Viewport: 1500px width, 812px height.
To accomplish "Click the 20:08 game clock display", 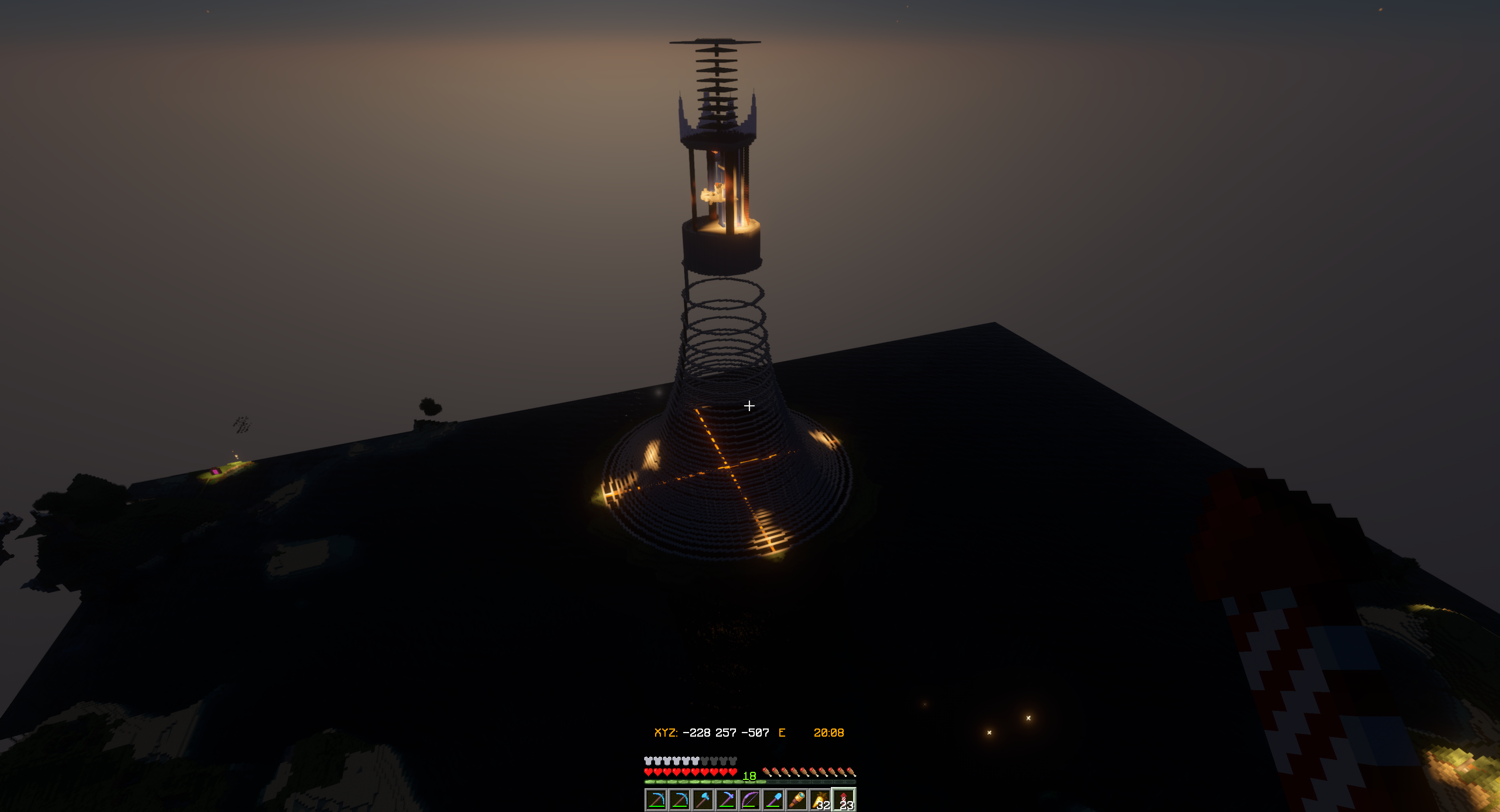I will pyautogui.click(x=830, y=732).
